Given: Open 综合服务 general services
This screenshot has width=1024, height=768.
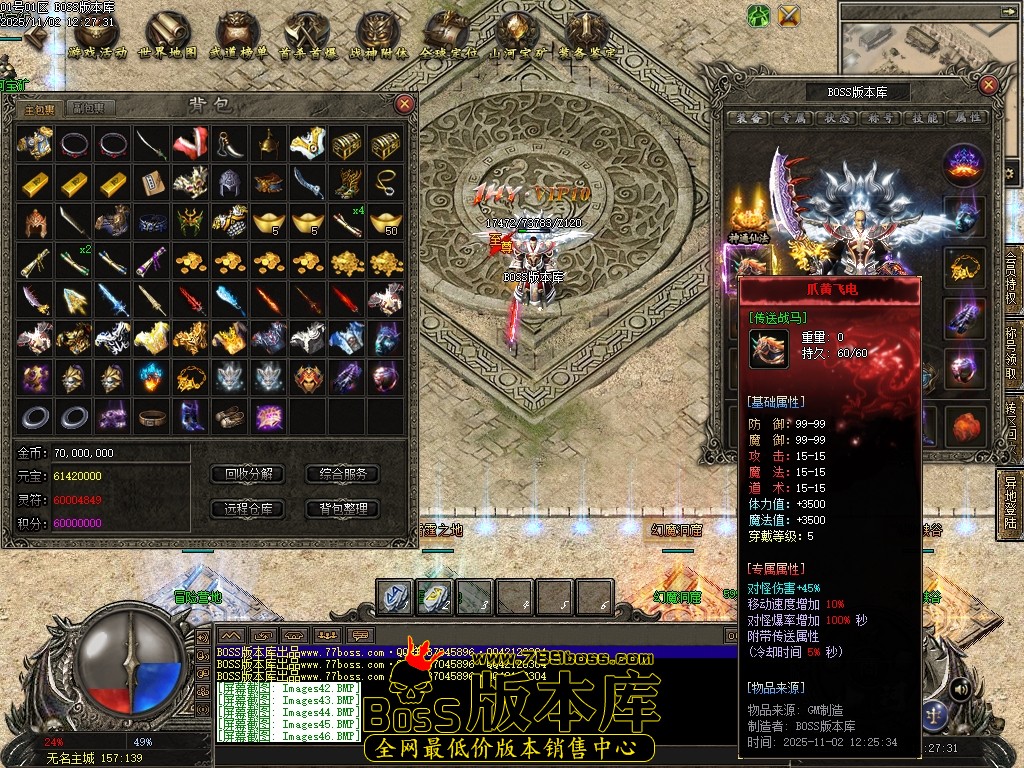Looking at the screenshot, I should tap(343, 473).
